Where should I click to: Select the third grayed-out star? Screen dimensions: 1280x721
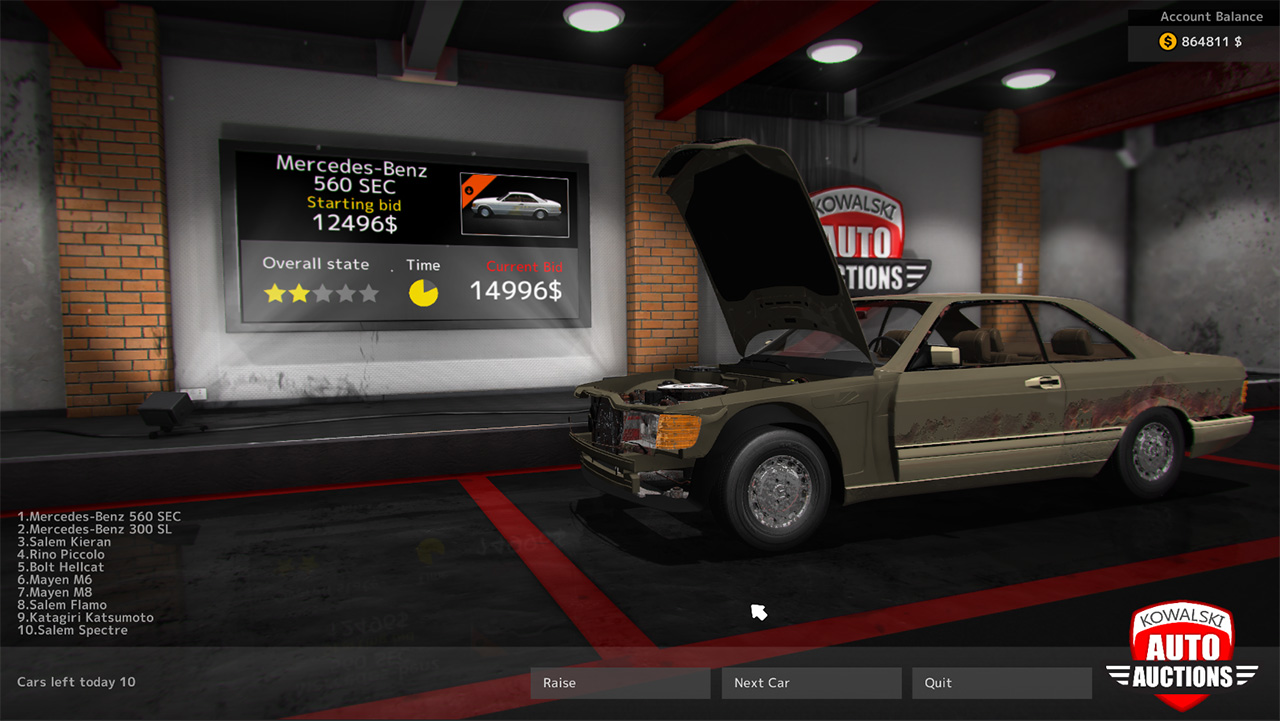coord(321,291)
